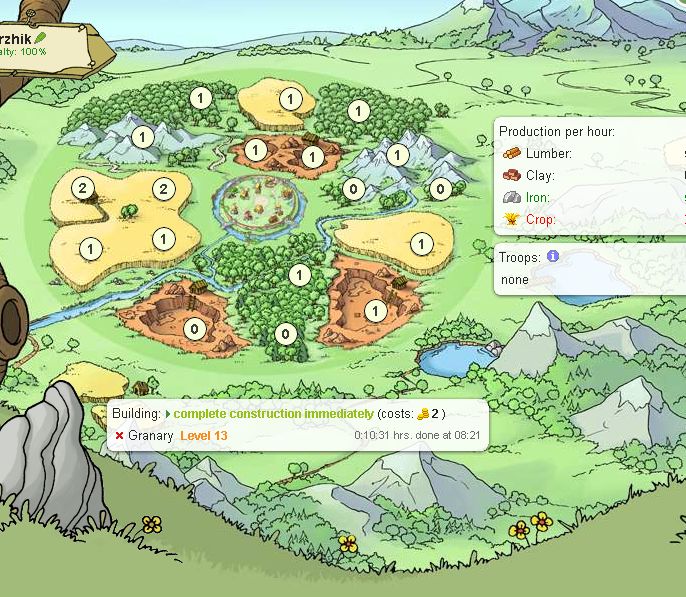Open the Troops info icon
The image size is (686, 597).
[552, 257]
